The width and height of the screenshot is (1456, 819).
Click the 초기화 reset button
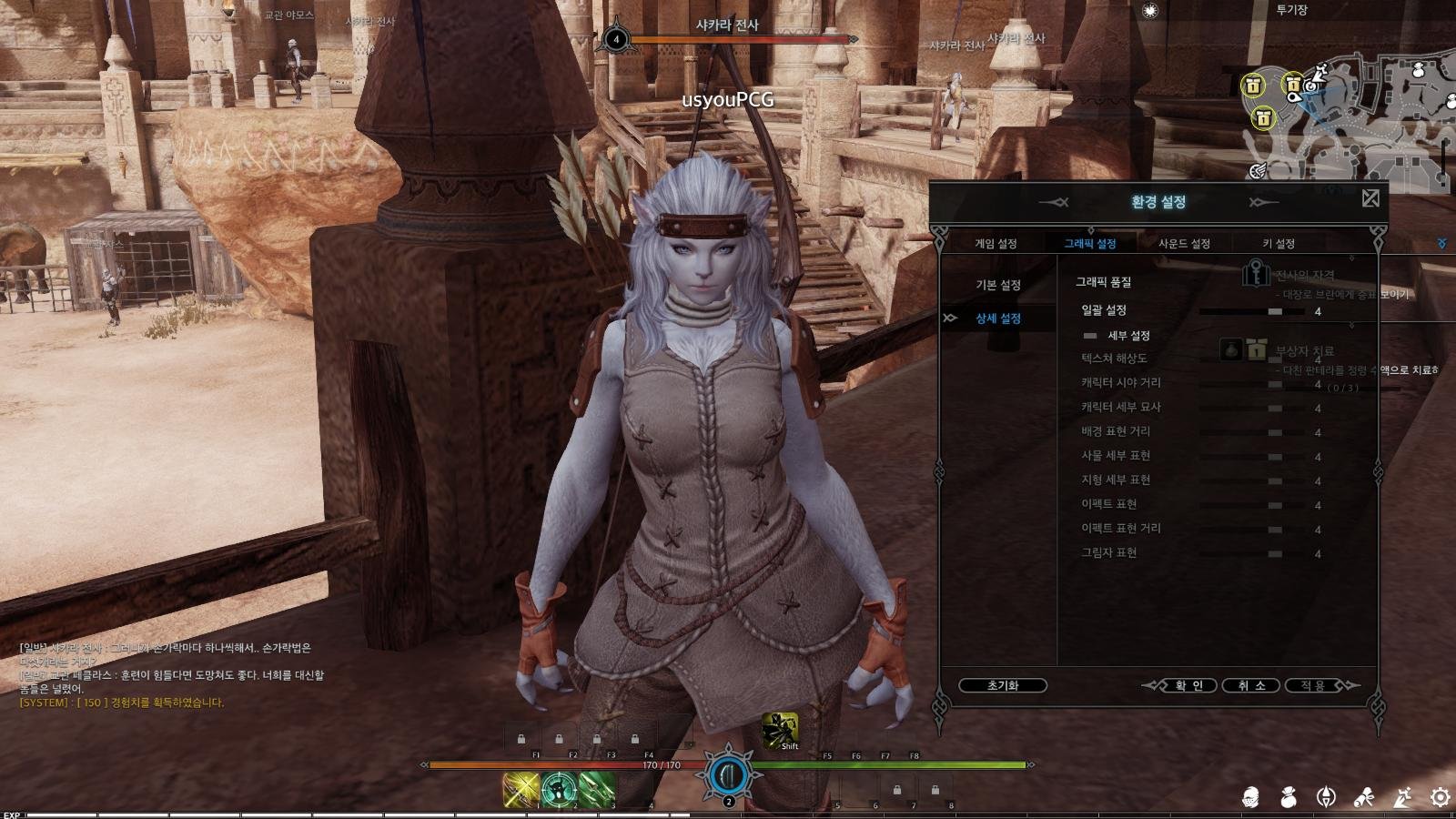1002,685
